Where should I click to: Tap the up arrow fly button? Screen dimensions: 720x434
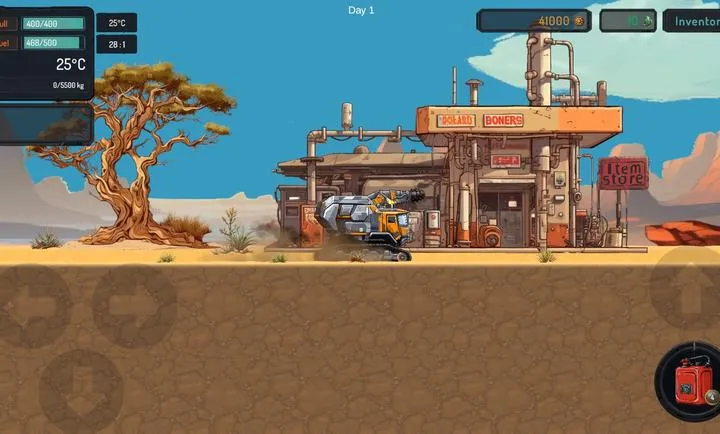click(688, 290)
